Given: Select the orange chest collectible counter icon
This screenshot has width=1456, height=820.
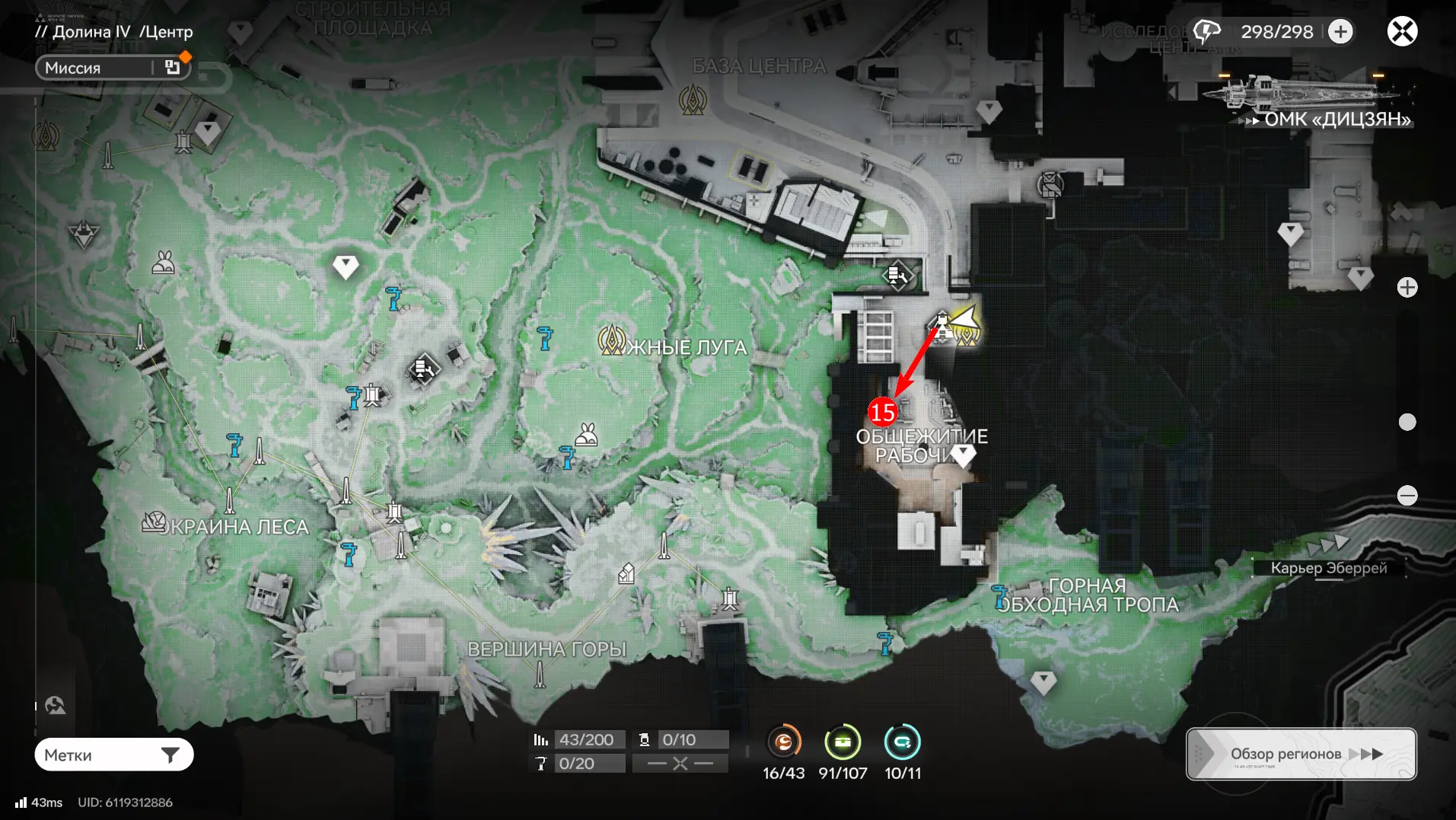Looking at the screenshot, I should click(x=783, y=742).
